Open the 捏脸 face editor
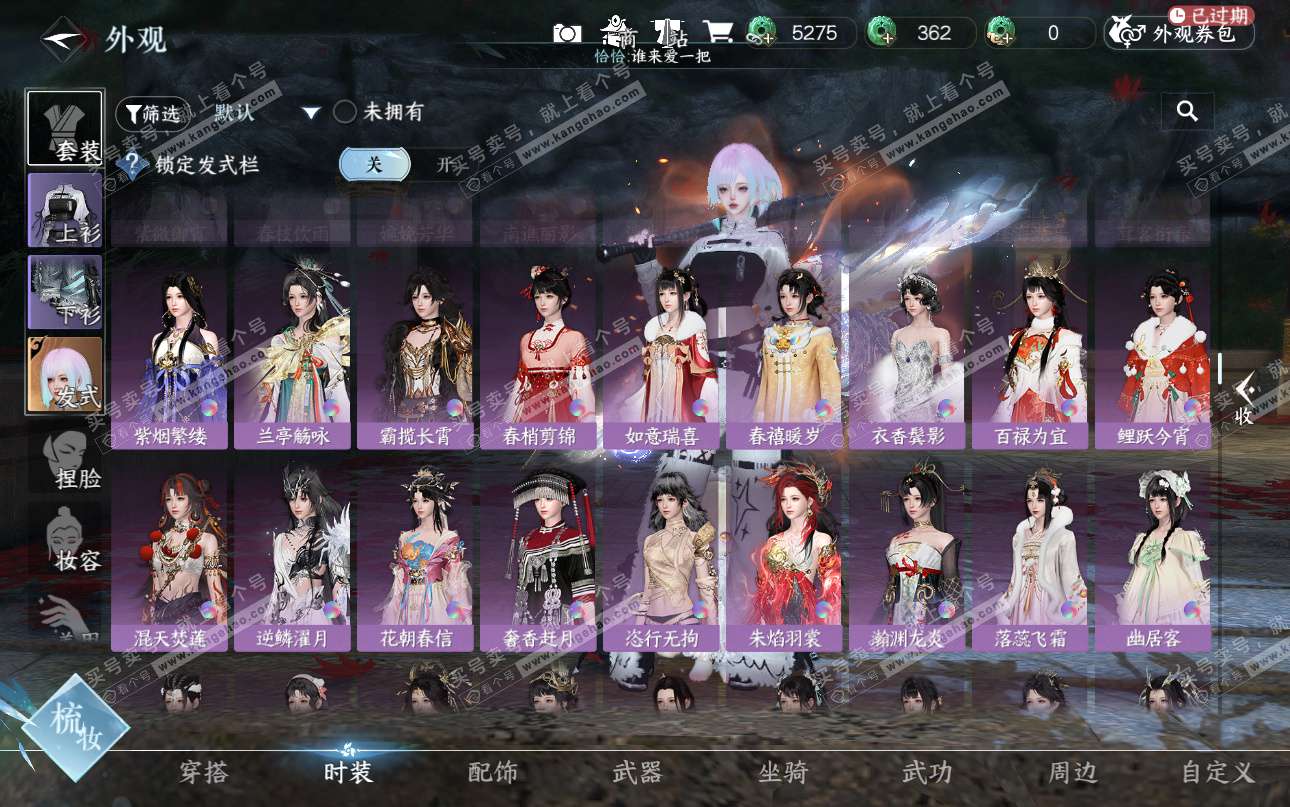 click(72, 462)
